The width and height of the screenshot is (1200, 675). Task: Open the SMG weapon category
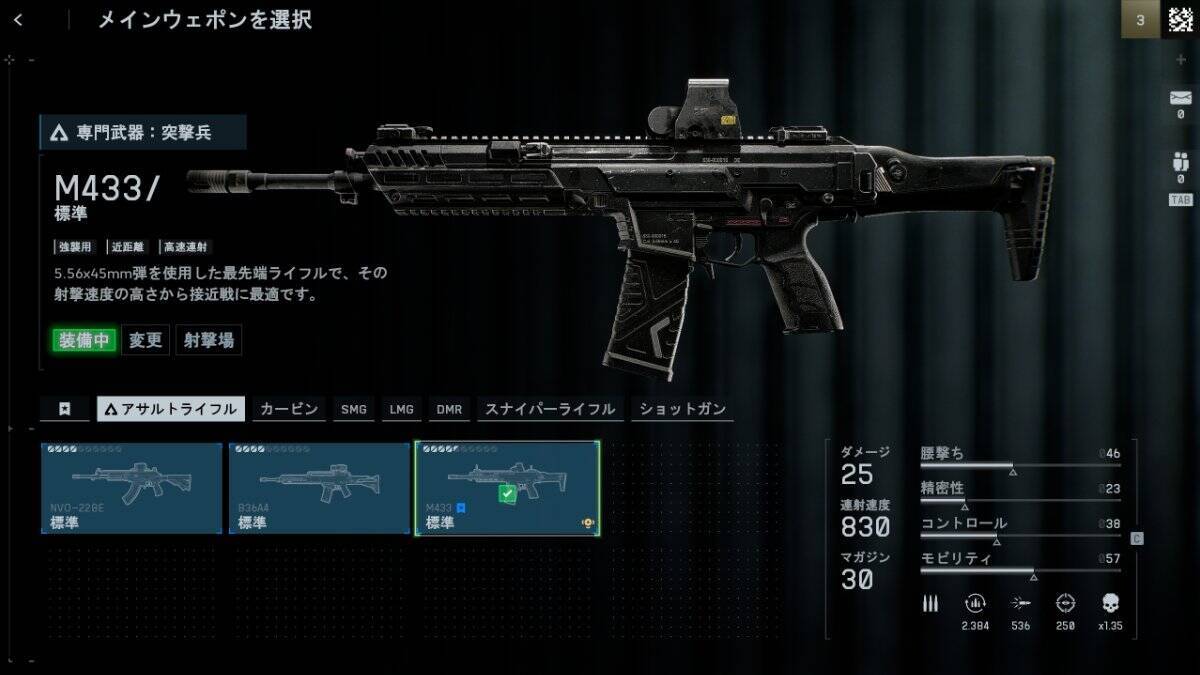pyautogui.click(x=354, y=408)
